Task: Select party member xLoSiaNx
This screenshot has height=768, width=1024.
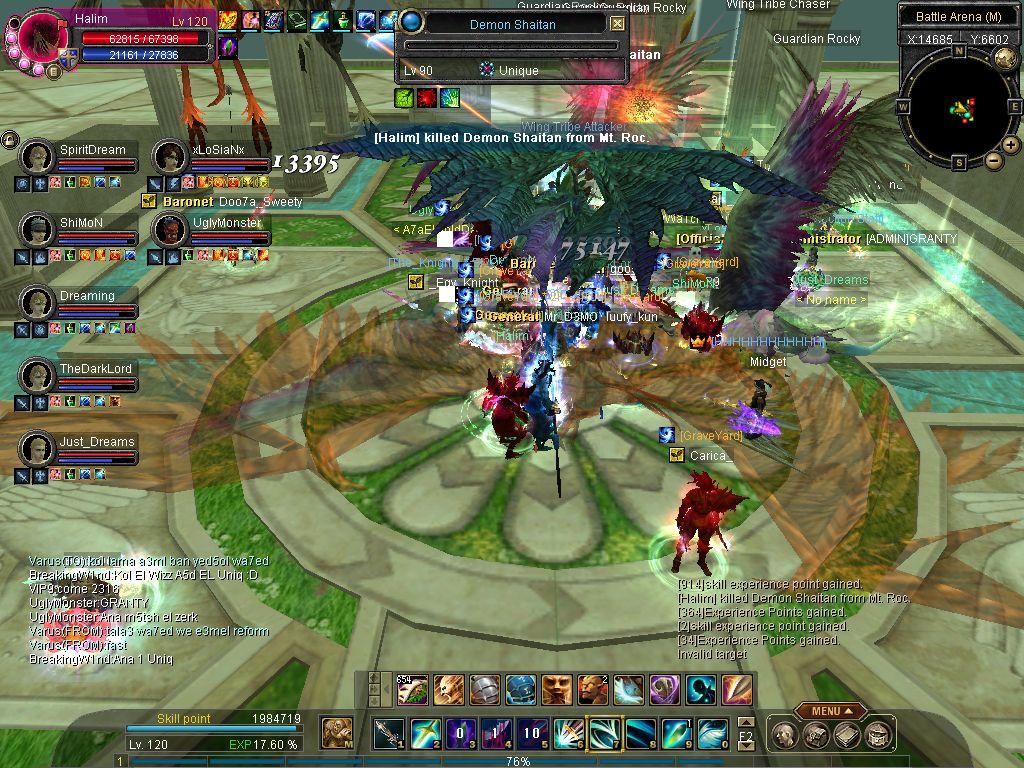Action: [169, 157]
